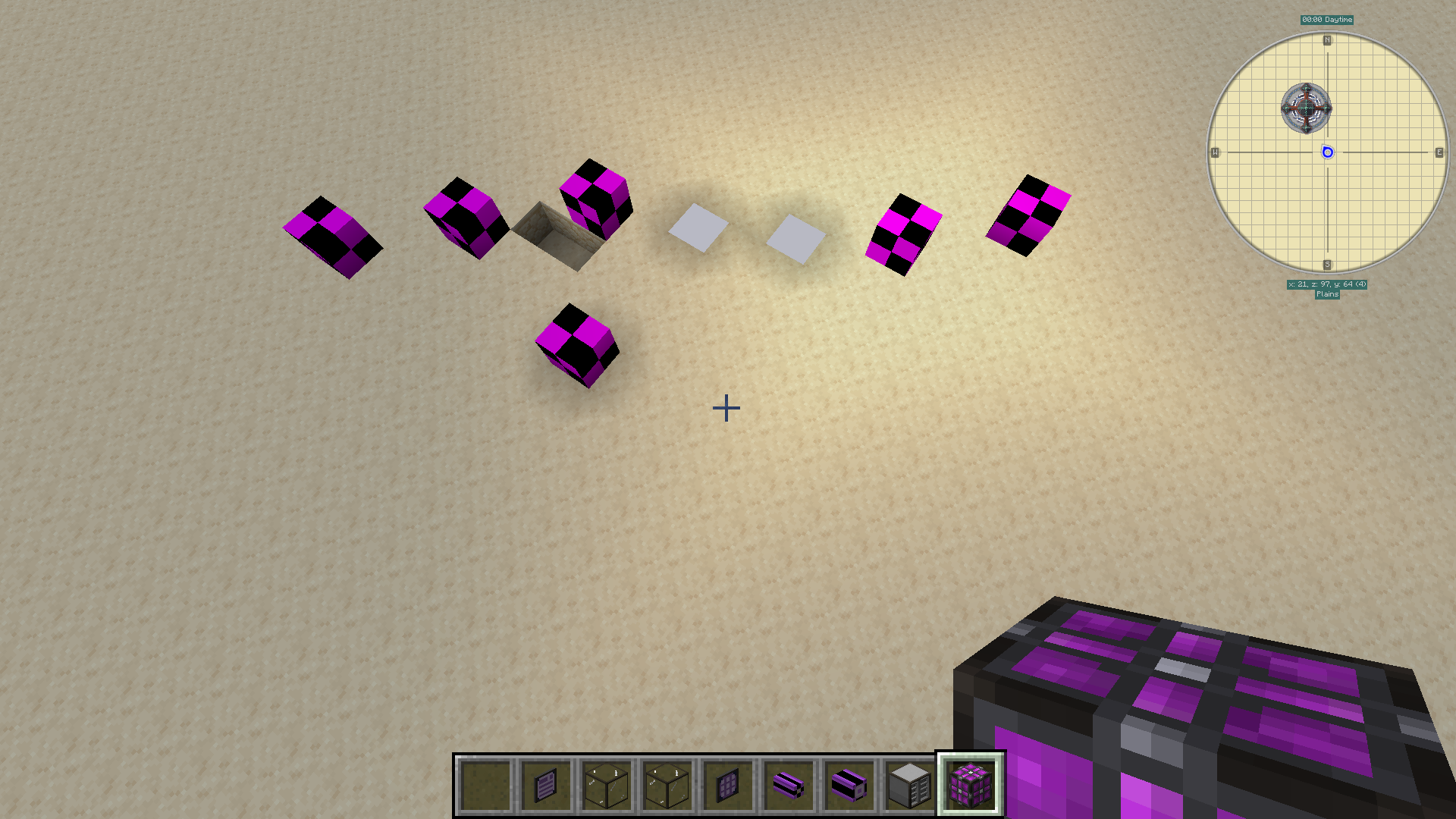
Task: Select the ME terminal panel in the hotbar
Action: [546, 783]
